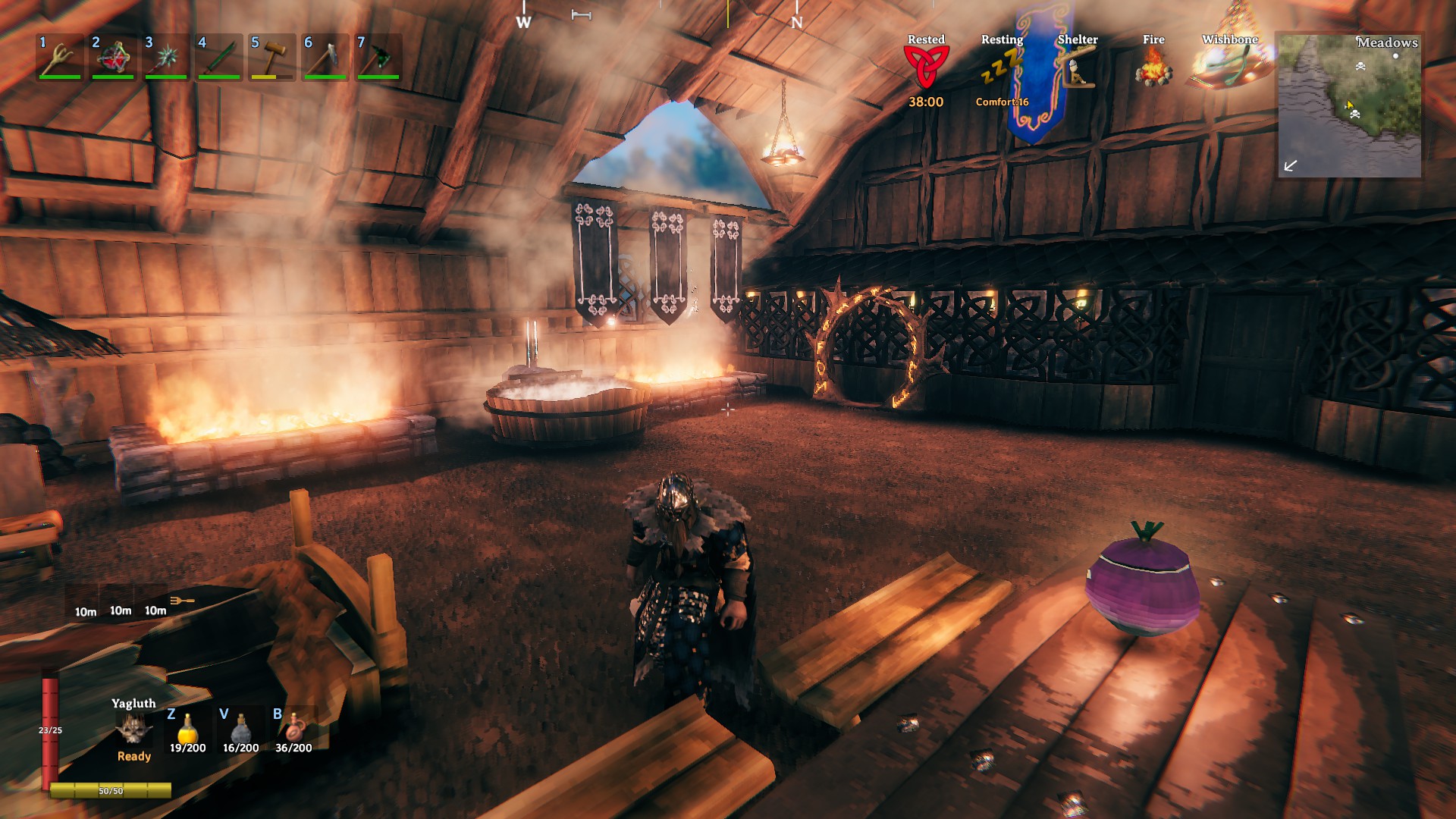Open the Meadows minimap
This screenshot has height=819, width=1456.
pyautogui.click(x=1349, y=105)
